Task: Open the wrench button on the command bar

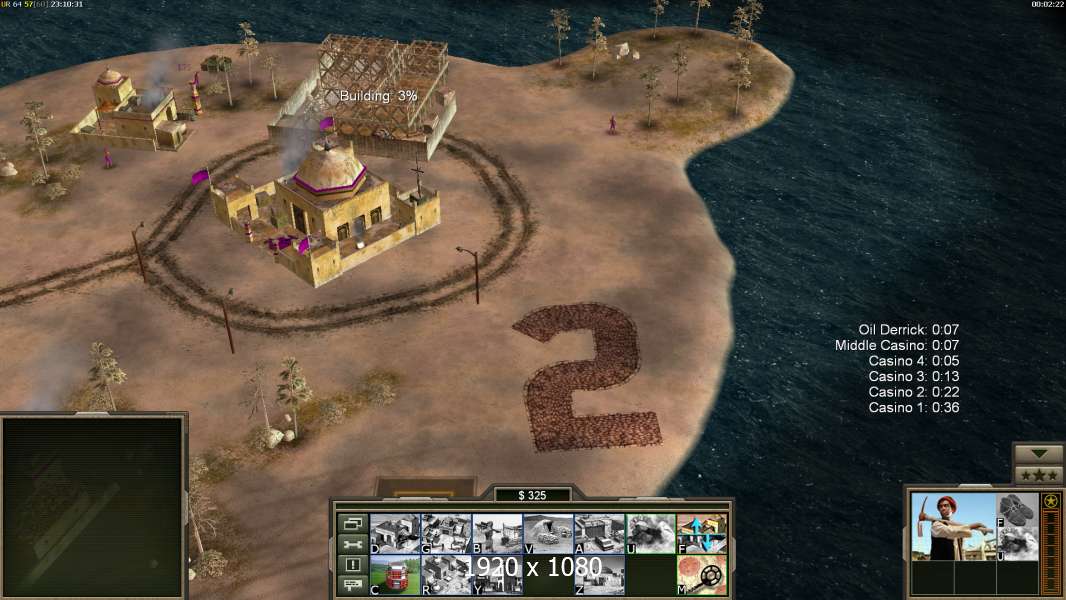Action: [352, 544]
